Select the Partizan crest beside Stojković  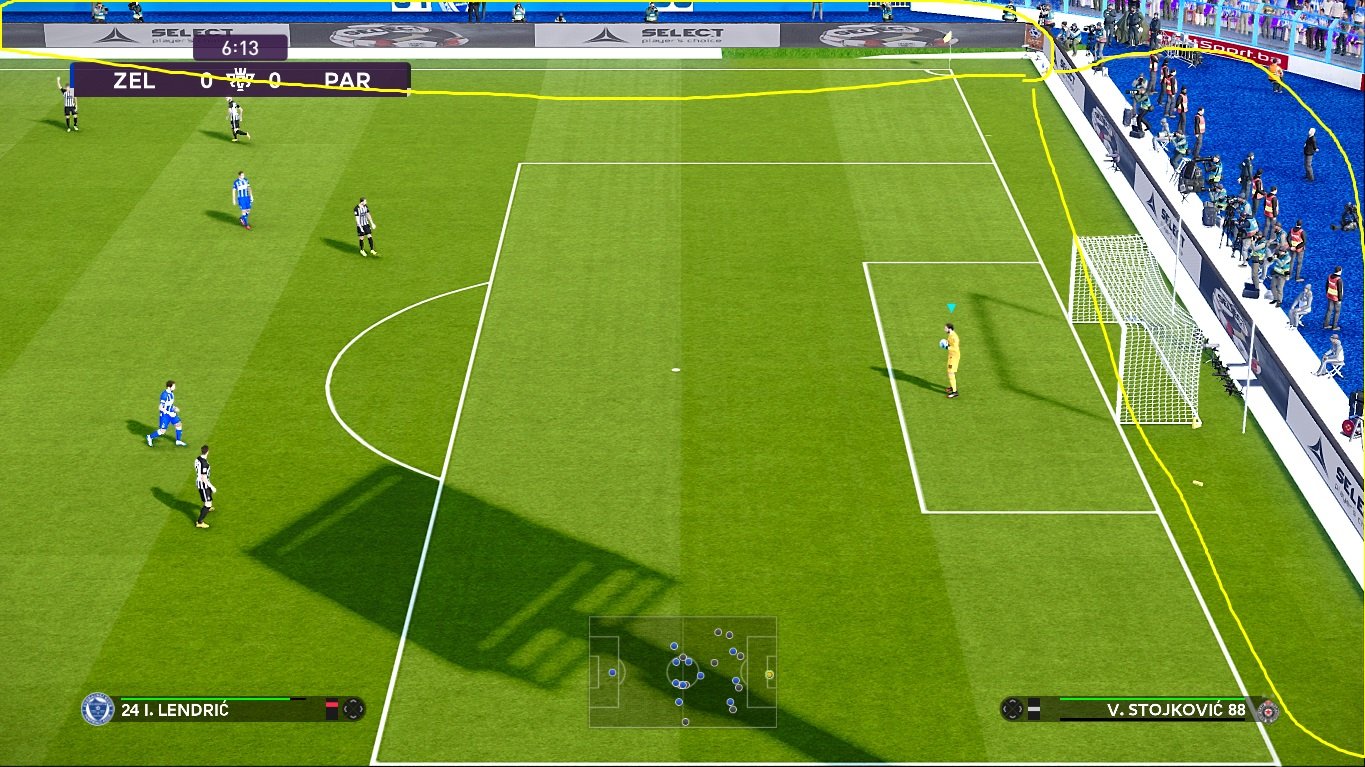[1267, 710]
